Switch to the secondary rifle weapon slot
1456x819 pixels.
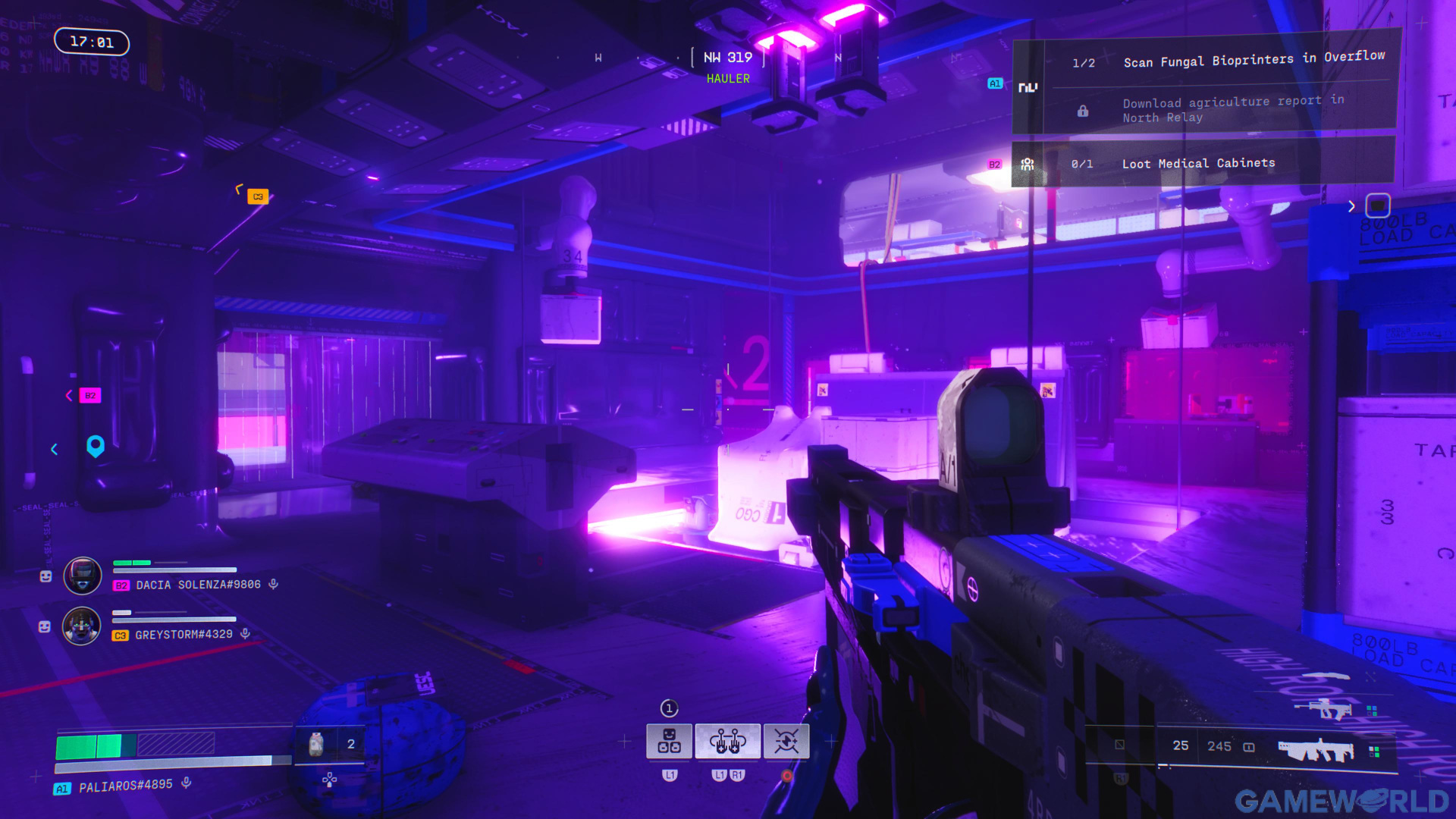click(x=1323, y=709)
